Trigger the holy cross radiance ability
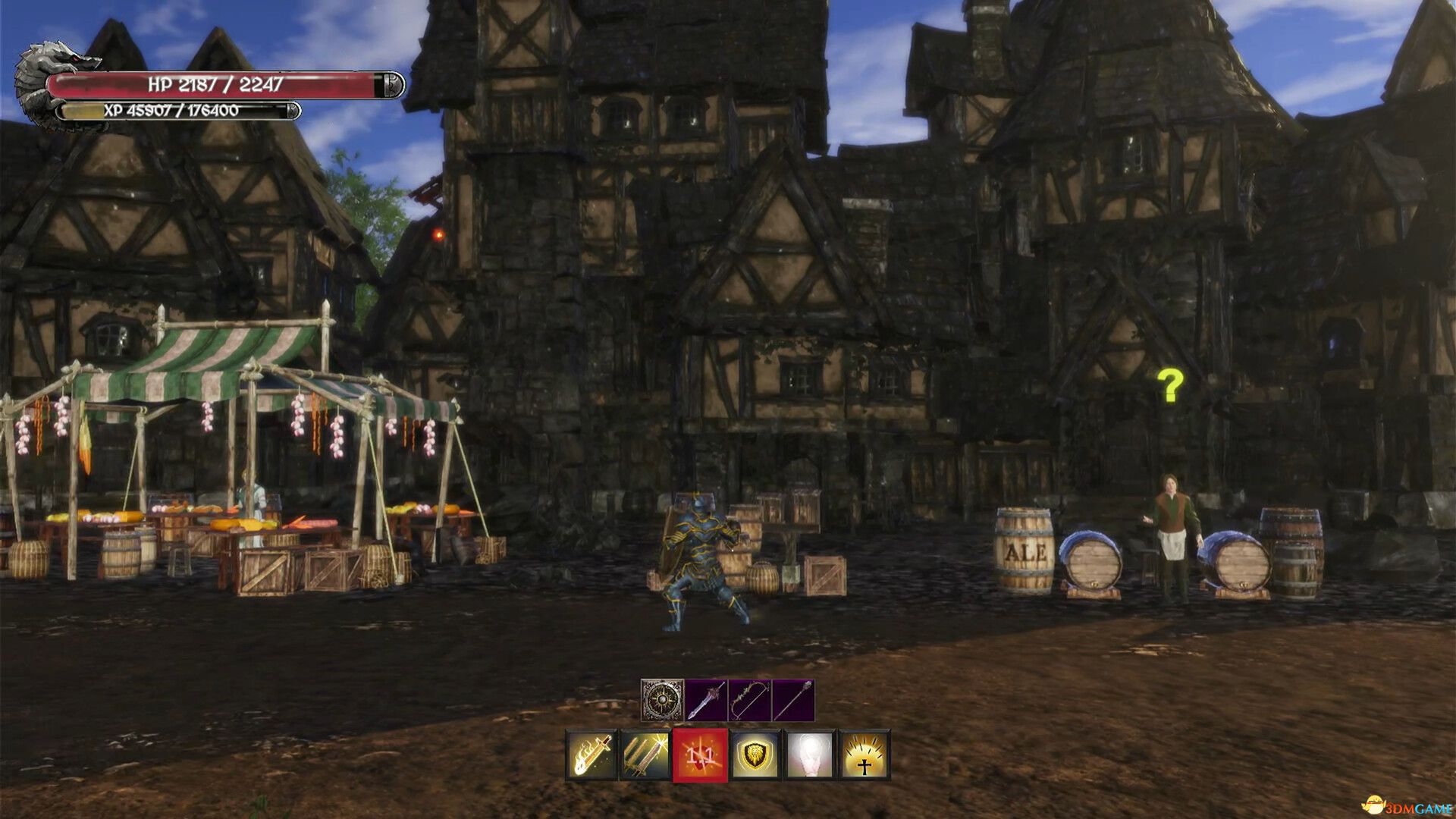 [x=864, y=755]
